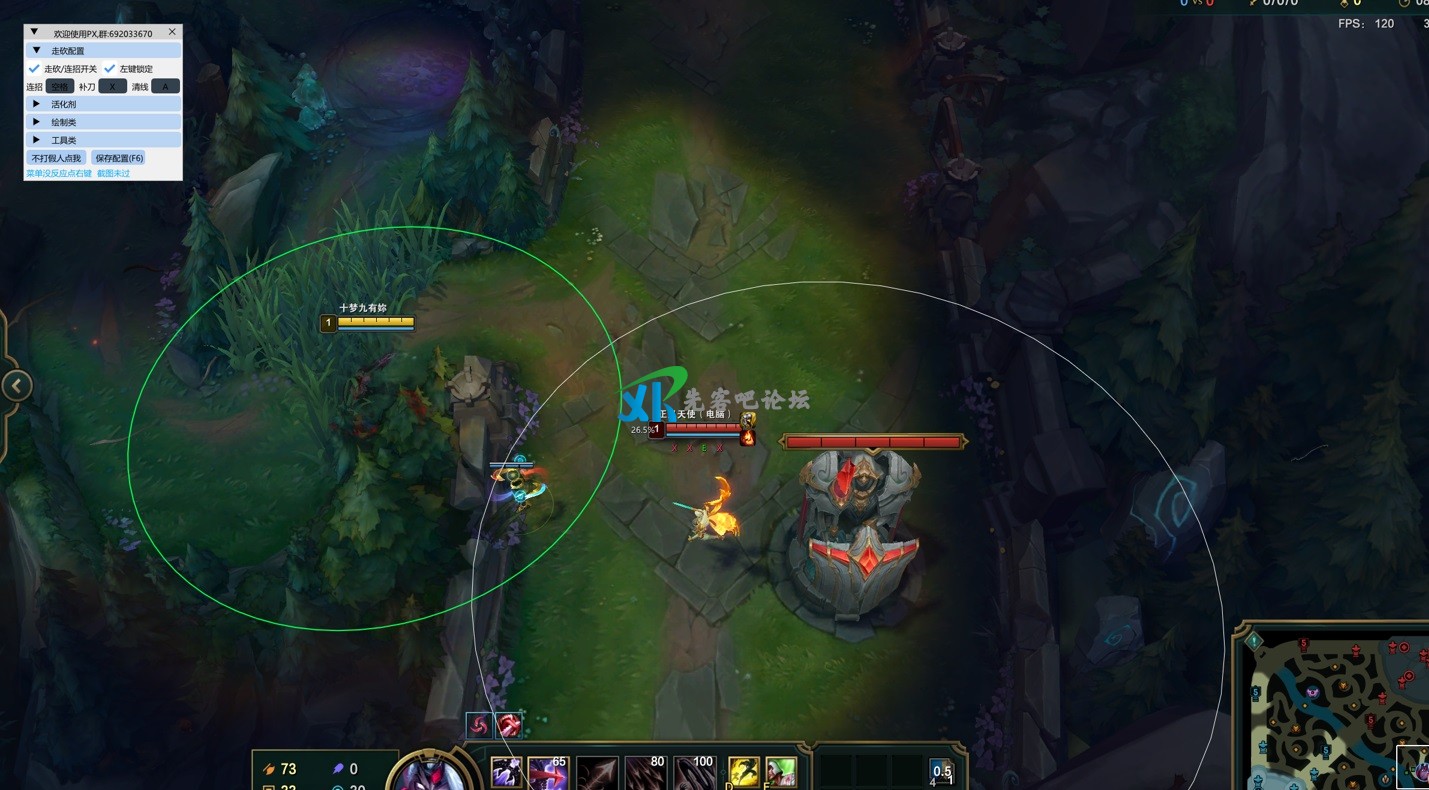Toggle the 走砍/连招开关 checkbox

34,69
